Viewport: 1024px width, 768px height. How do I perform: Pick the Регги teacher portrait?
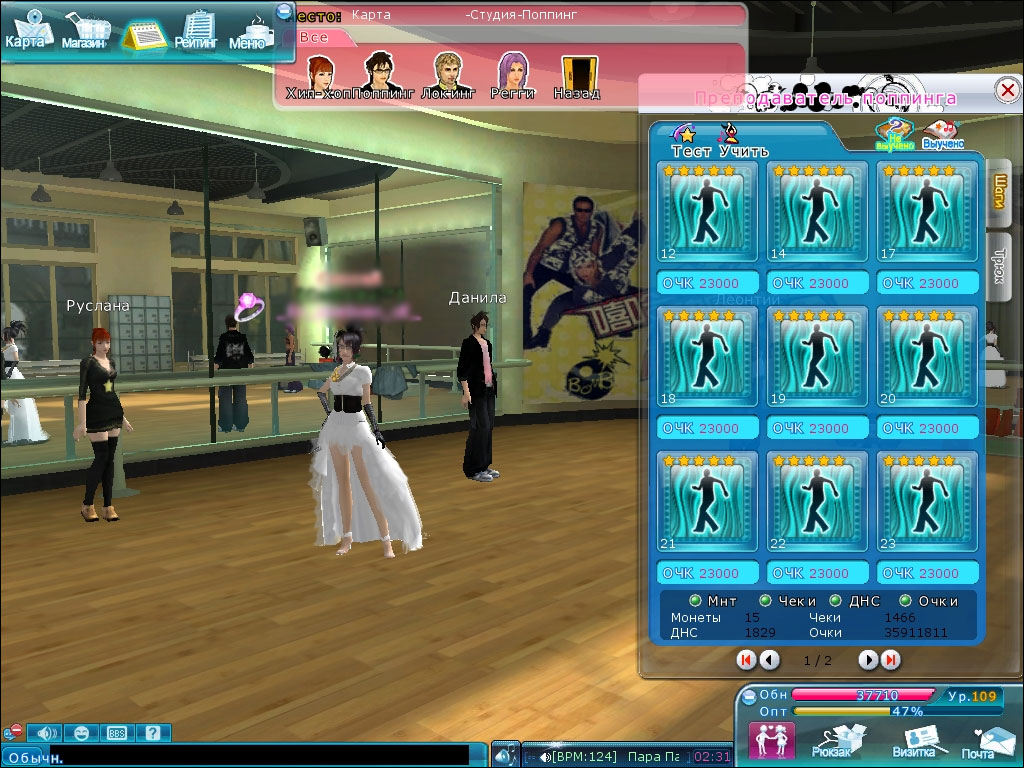pos(512,75)
